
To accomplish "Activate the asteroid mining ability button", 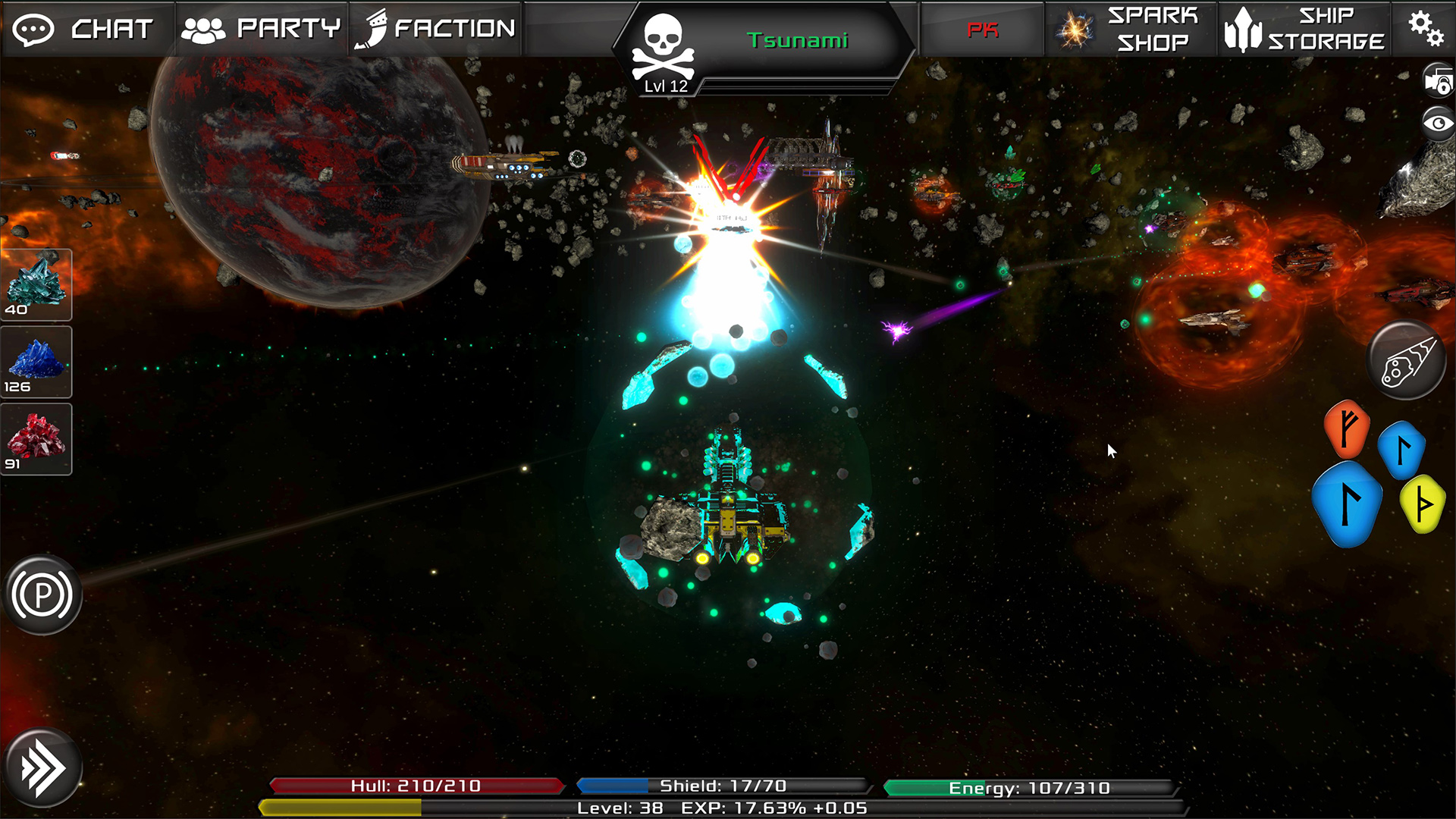I will (x=1407, y=361).
